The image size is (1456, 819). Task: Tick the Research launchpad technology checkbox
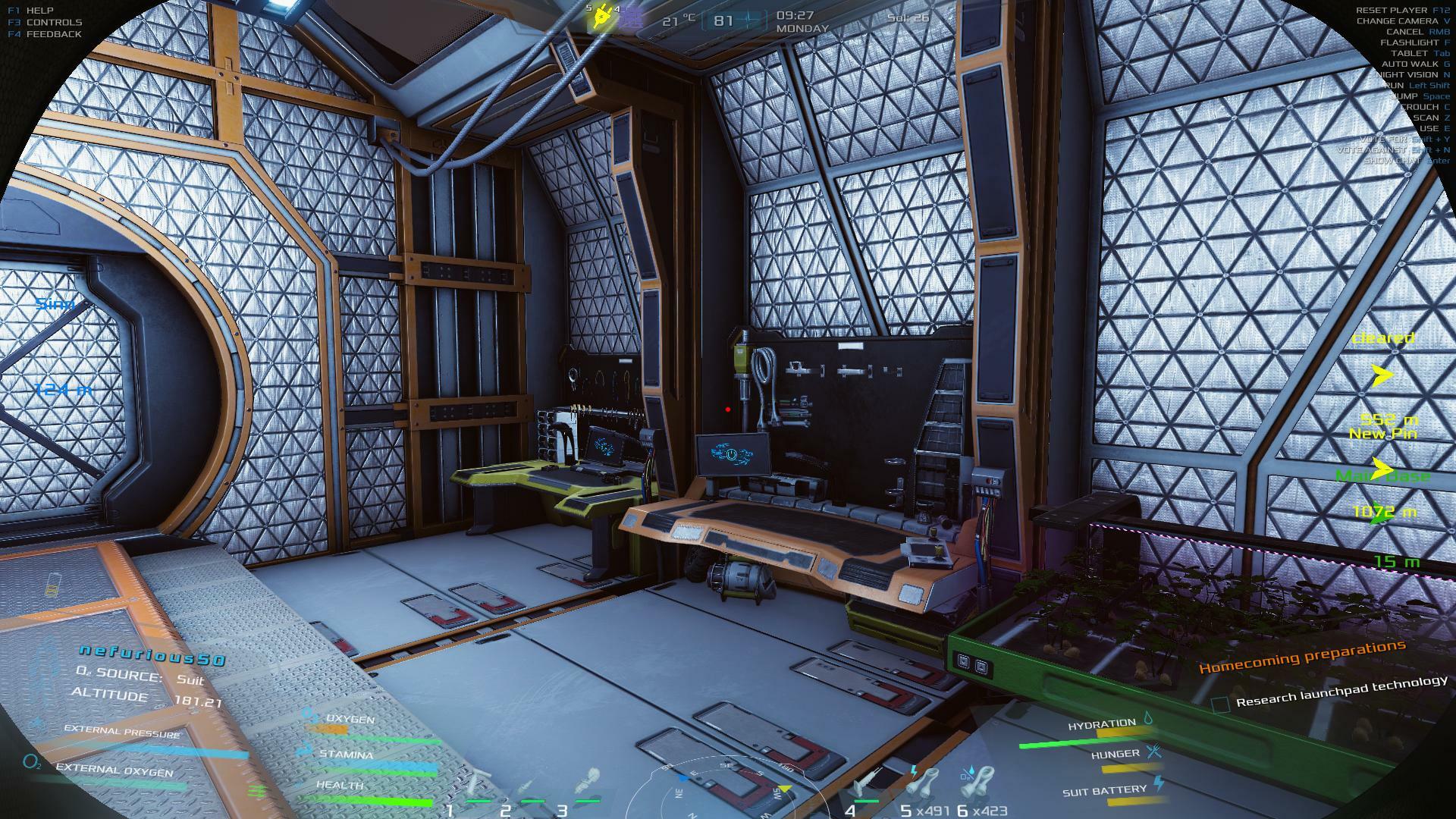coord(1219,704)
